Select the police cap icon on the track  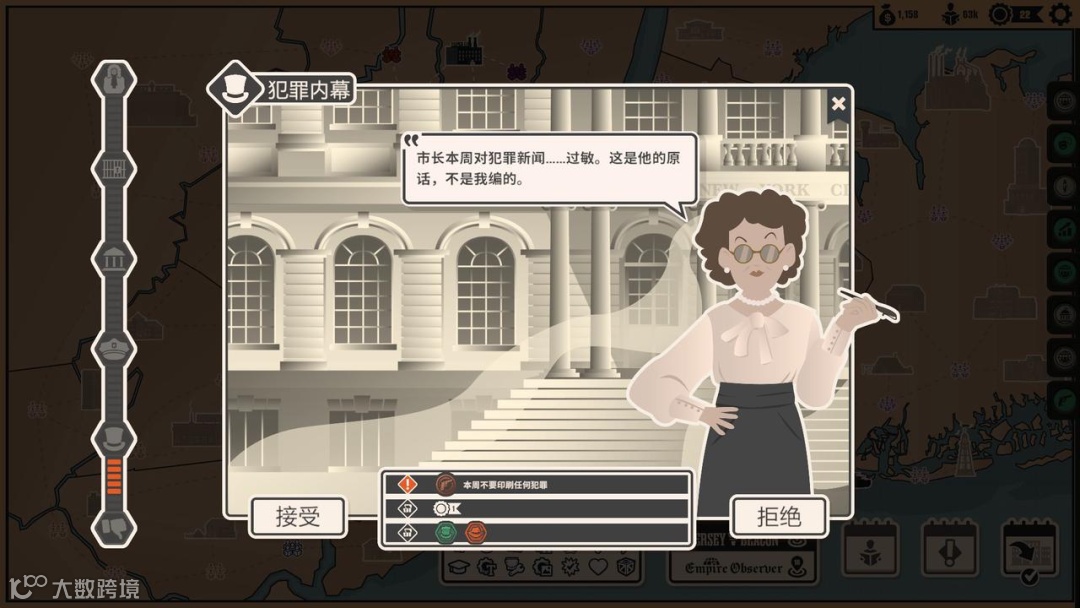coord(113,348)
